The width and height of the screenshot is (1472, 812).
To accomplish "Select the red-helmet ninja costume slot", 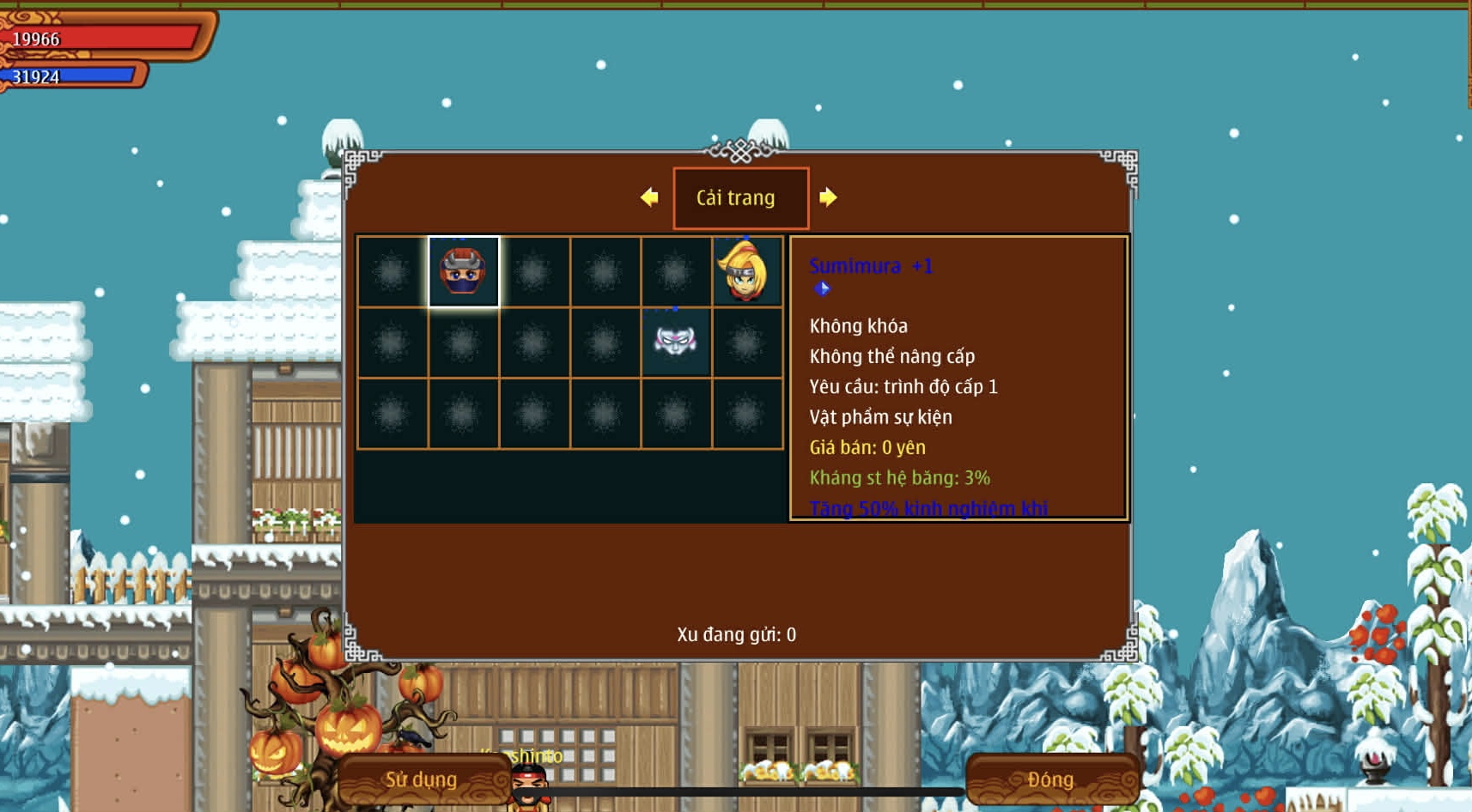I will click(x=464, y=272).
